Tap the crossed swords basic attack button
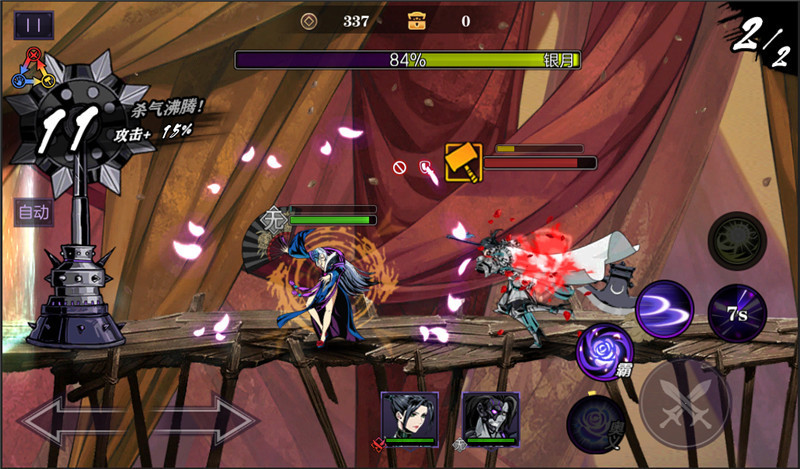The width and height of the screenshot is (800, 469). [682, 401]
